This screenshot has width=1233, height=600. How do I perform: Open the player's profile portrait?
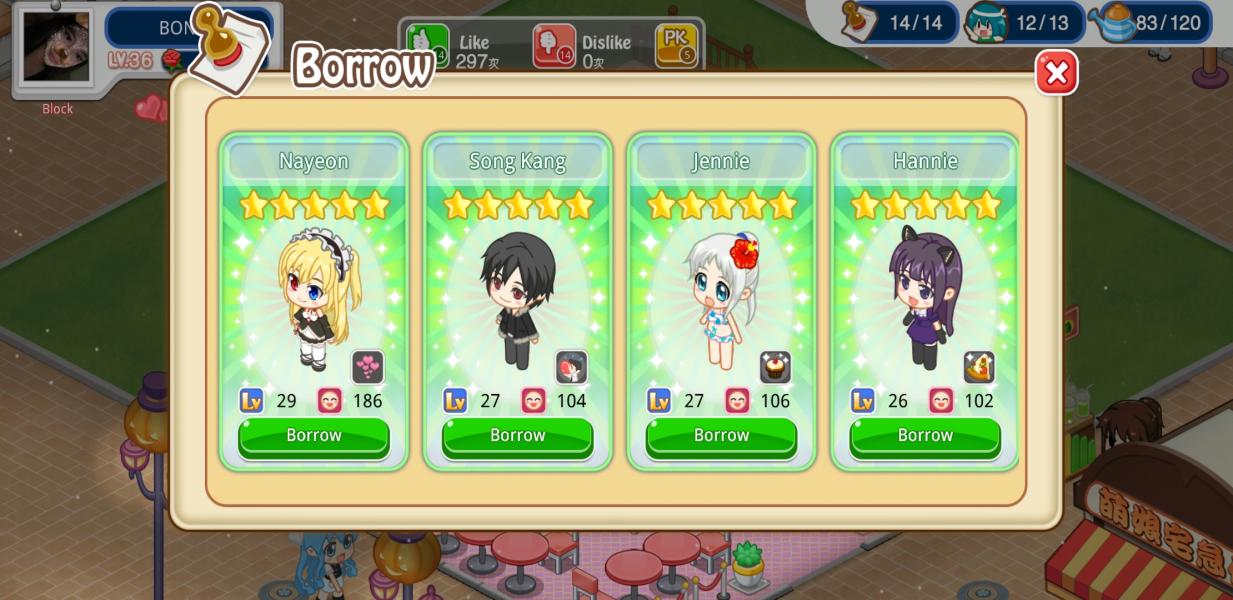coord(56,47)
